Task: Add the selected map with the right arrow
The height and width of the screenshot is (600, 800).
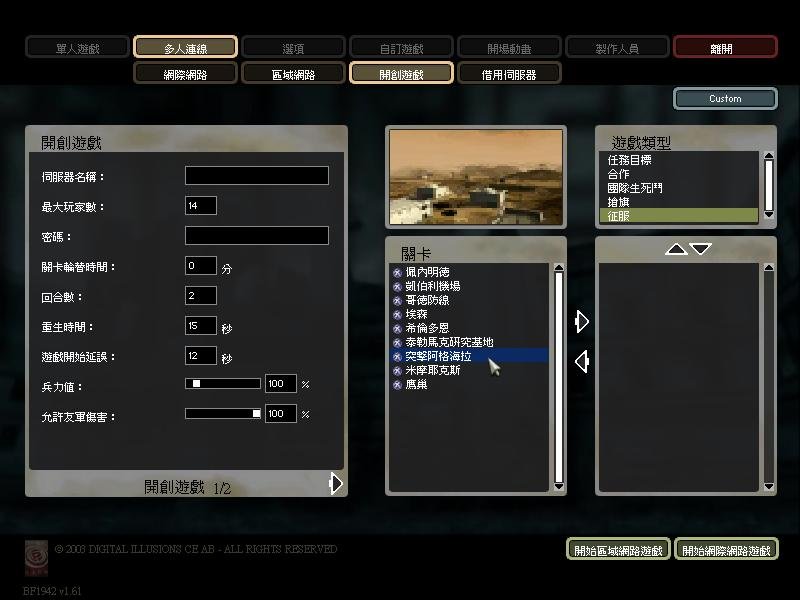Action: 581,321
